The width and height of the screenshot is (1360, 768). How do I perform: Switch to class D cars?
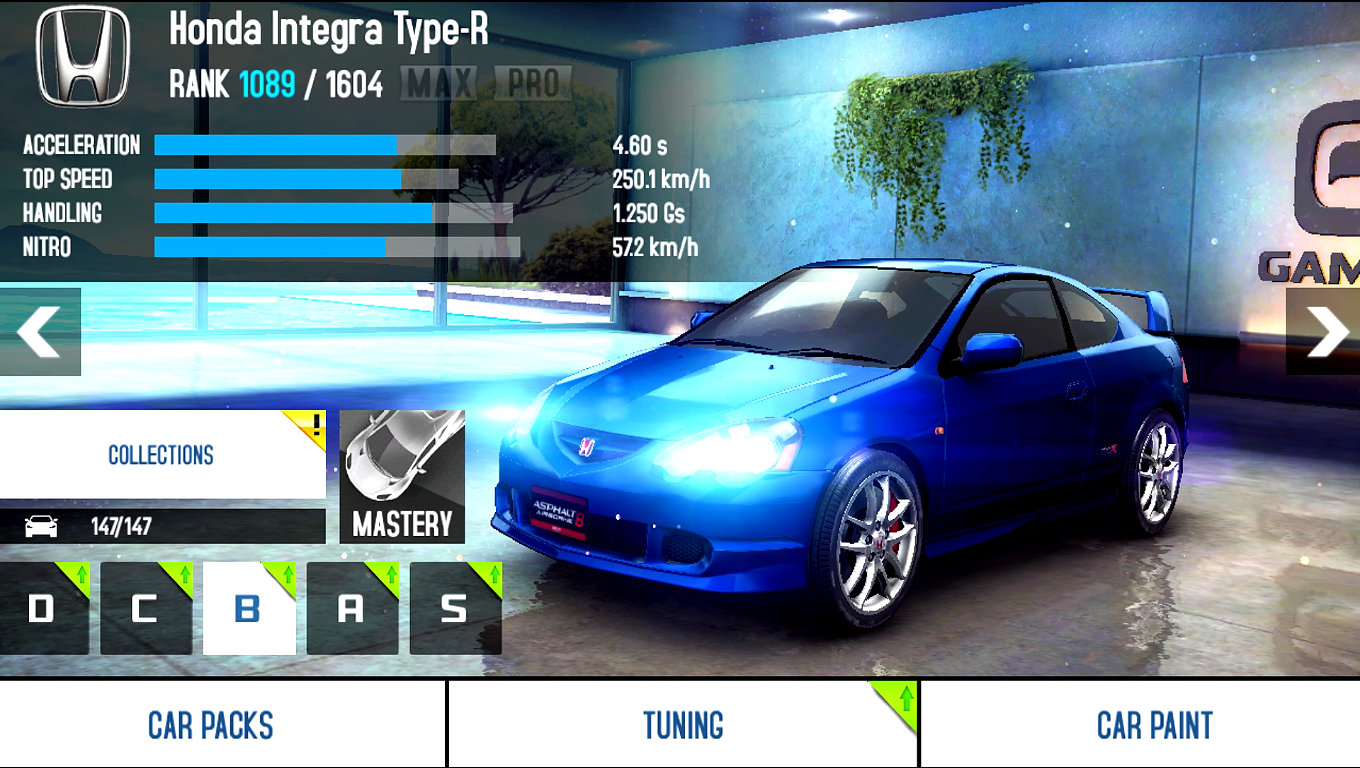44,608
